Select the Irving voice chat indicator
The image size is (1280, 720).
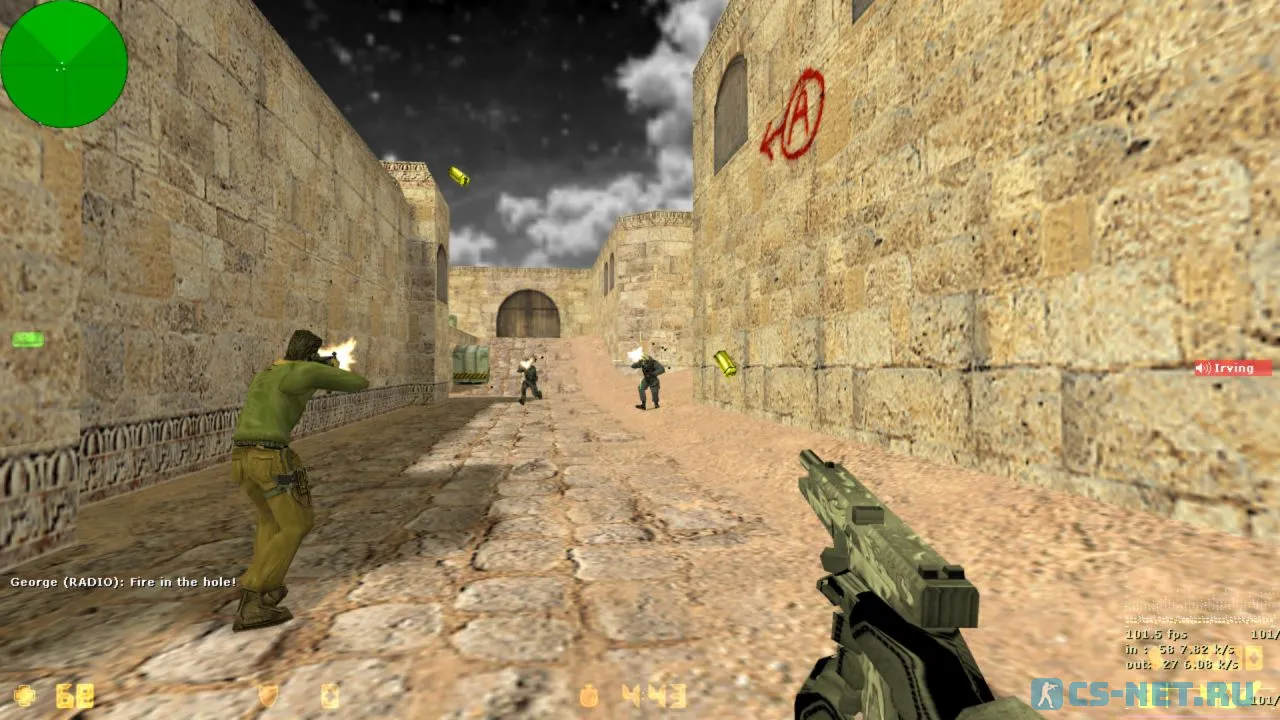pos(1233,368)
